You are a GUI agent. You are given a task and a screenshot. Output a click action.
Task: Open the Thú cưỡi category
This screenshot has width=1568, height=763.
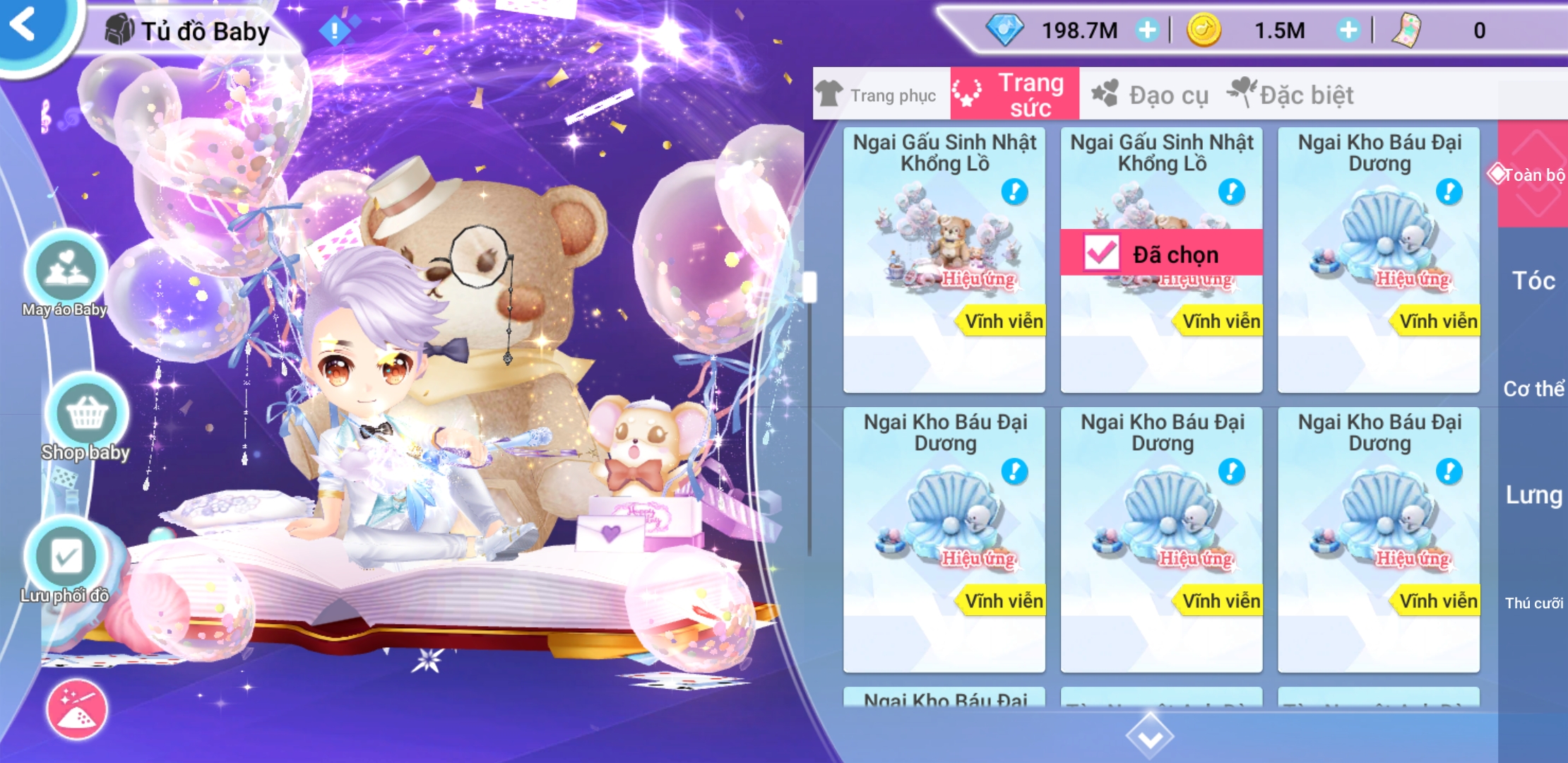tap(1533, 603)
